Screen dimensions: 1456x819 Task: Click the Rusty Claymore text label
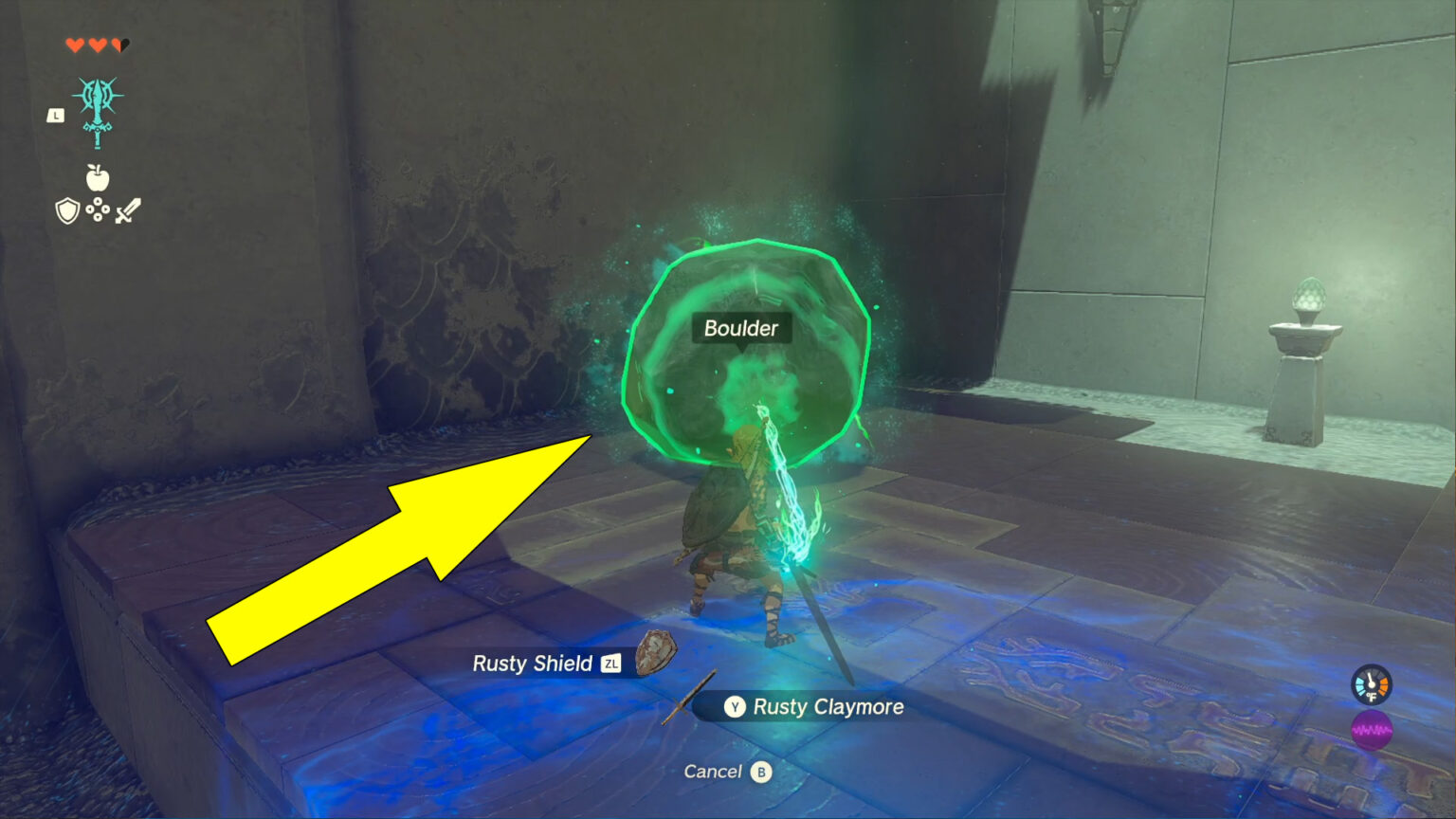click(828, 706)
